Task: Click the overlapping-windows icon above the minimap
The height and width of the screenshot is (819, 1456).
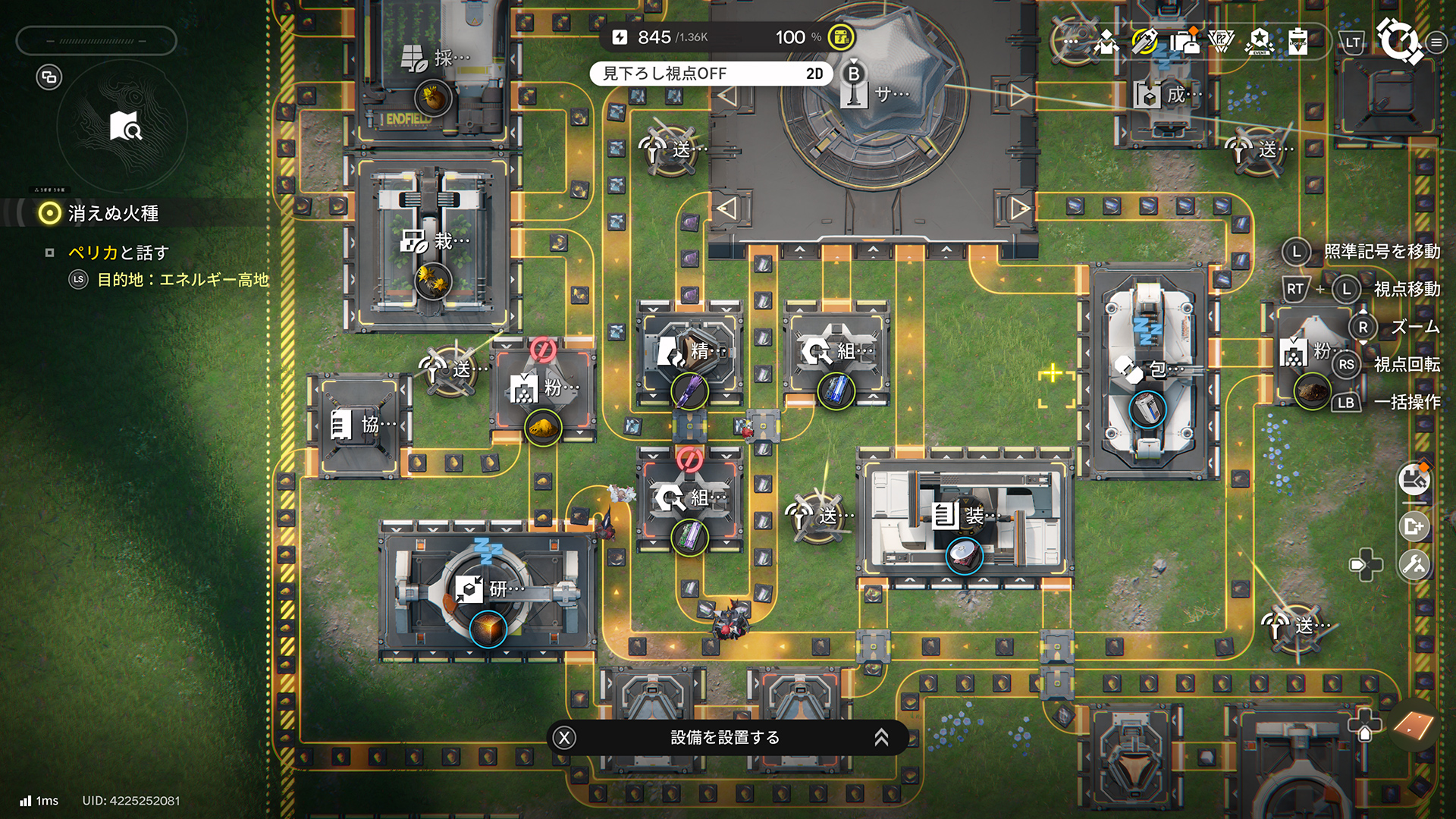Action: point(49,77)
